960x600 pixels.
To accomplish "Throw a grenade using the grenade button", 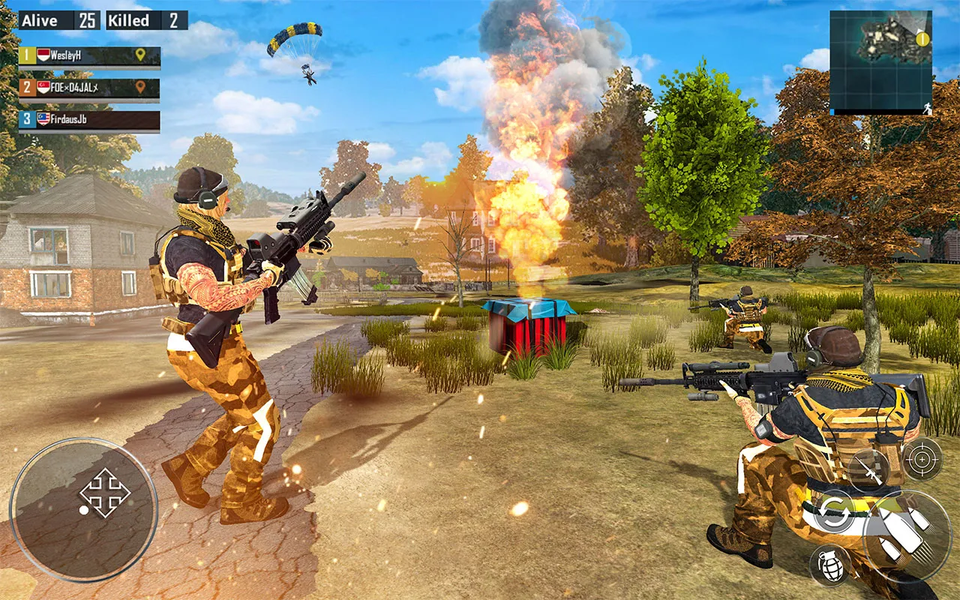I will coord(829,564).
